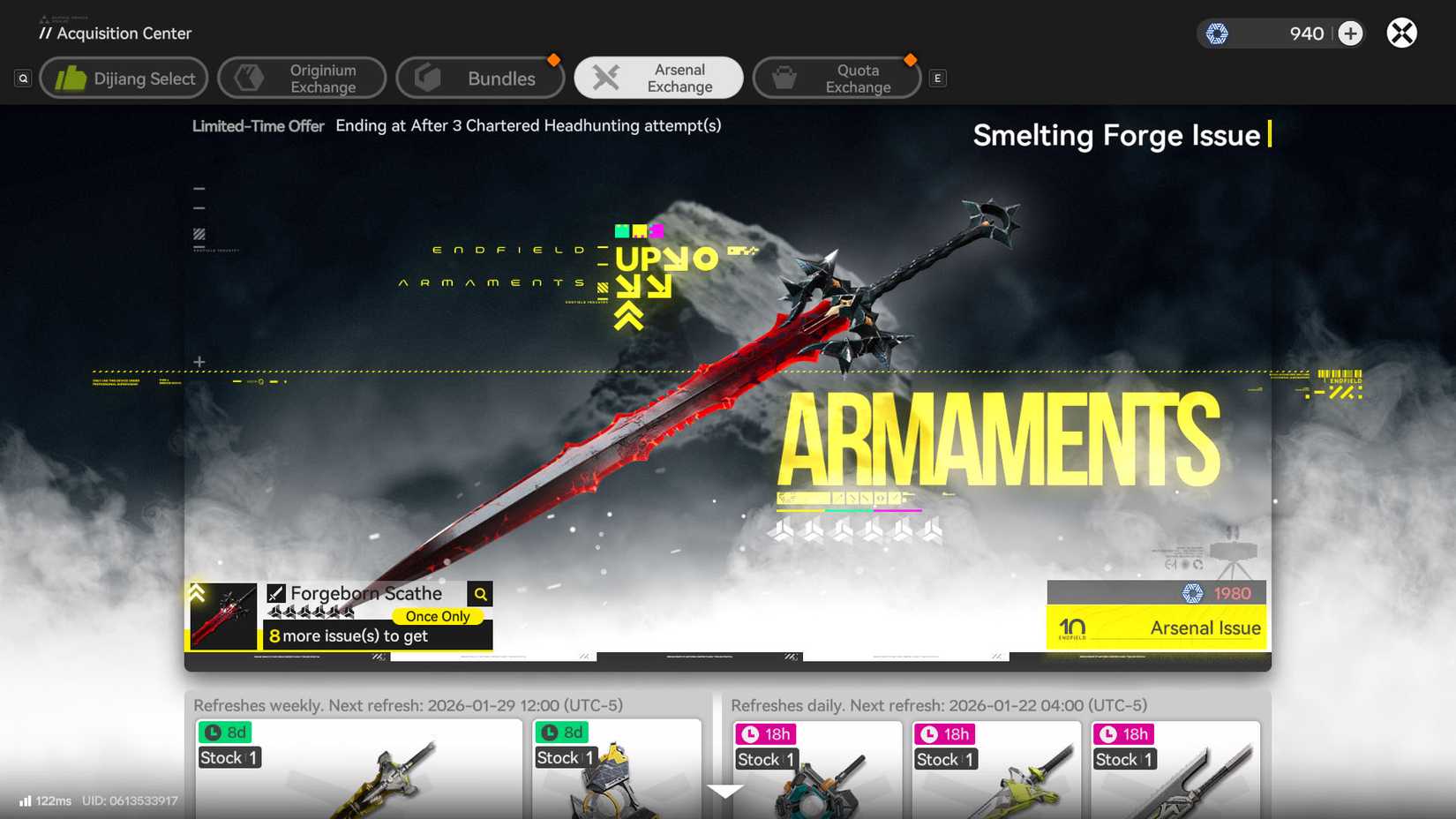
Task: Click the green folder icon on Dijiang Select
Action: pos(75,77)
